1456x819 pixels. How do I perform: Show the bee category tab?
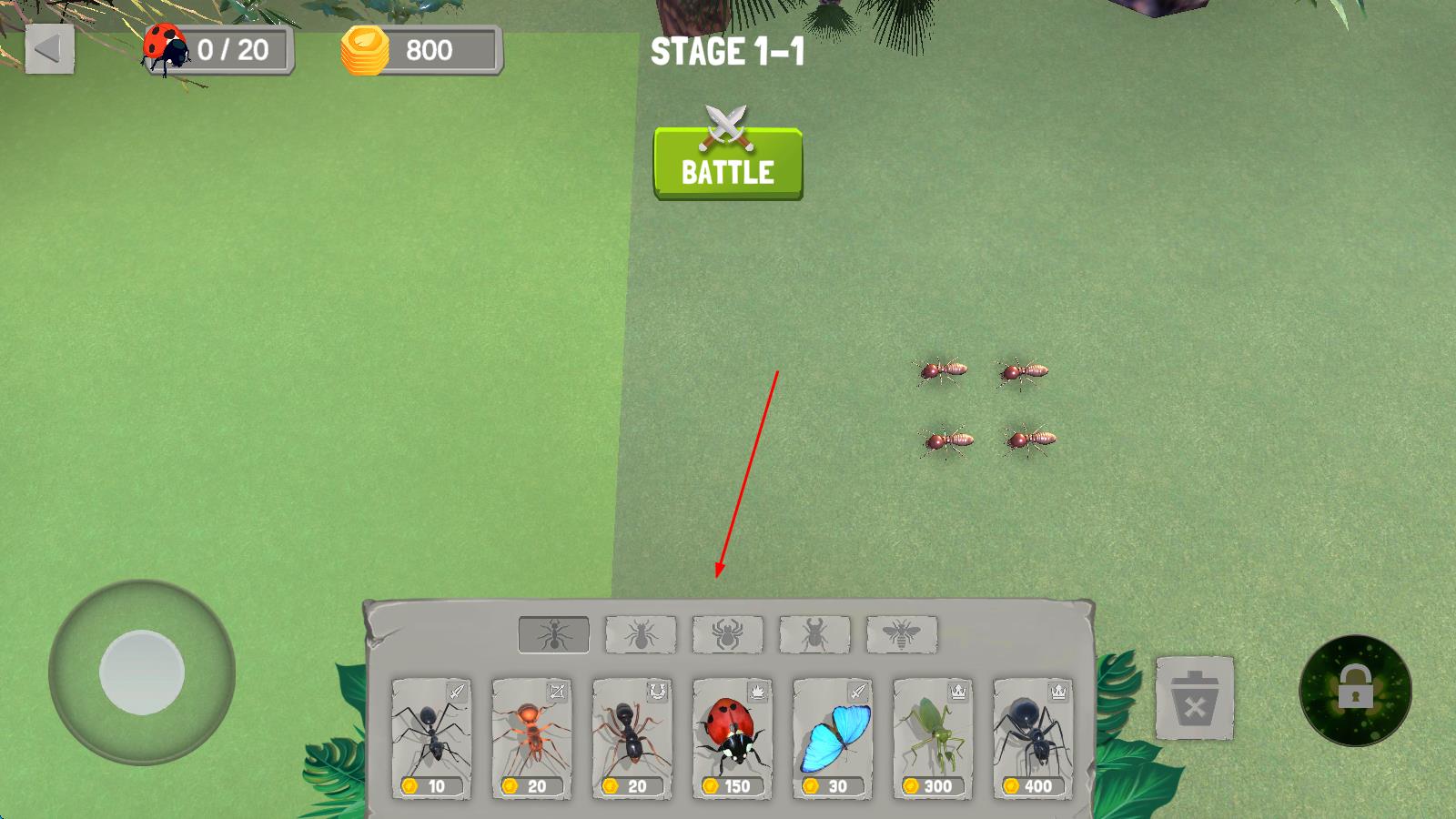pos(901,634)
